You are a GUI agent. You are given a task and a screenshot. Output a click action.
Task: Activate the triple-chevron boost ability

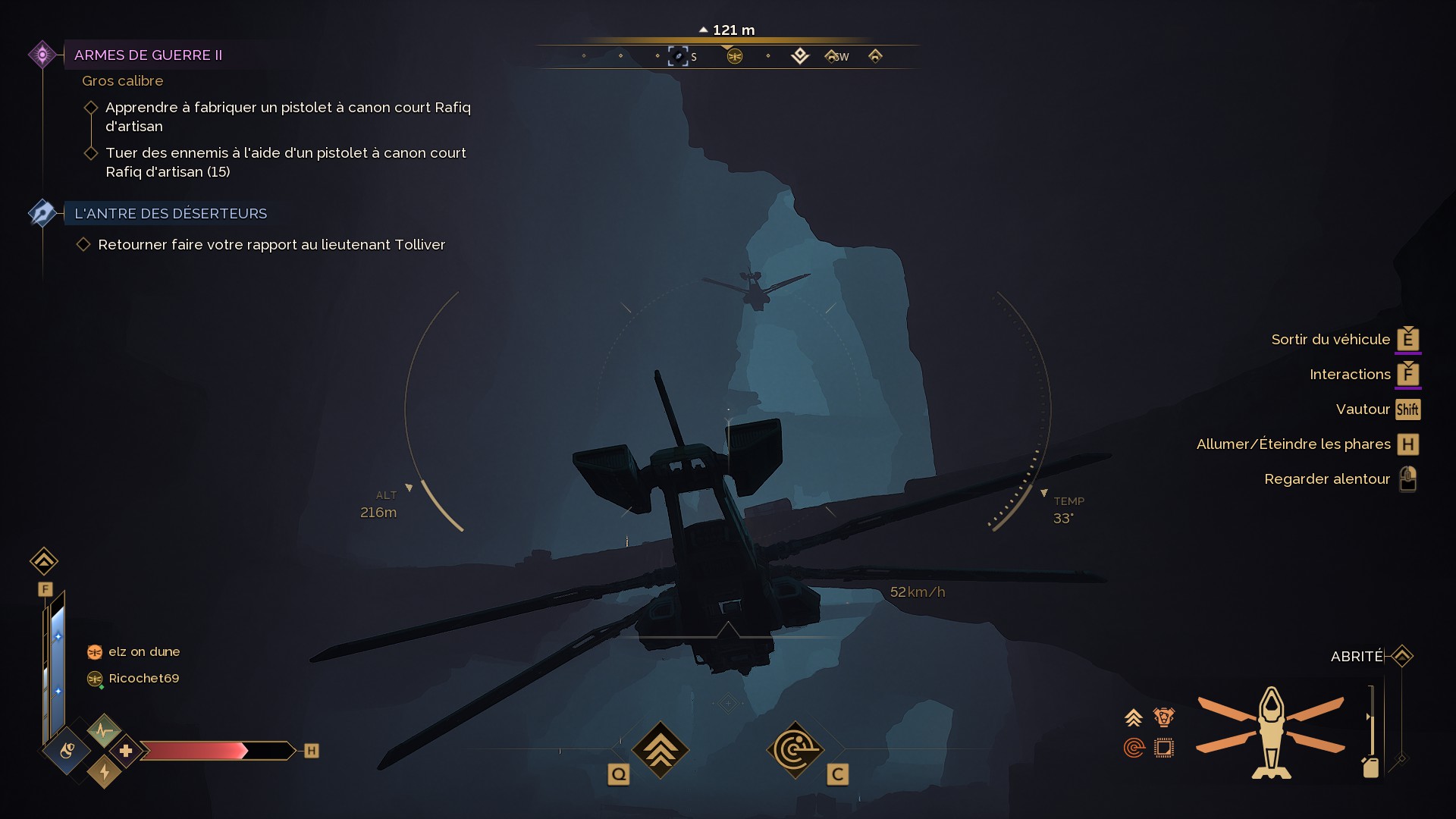[x=660, y=750]
